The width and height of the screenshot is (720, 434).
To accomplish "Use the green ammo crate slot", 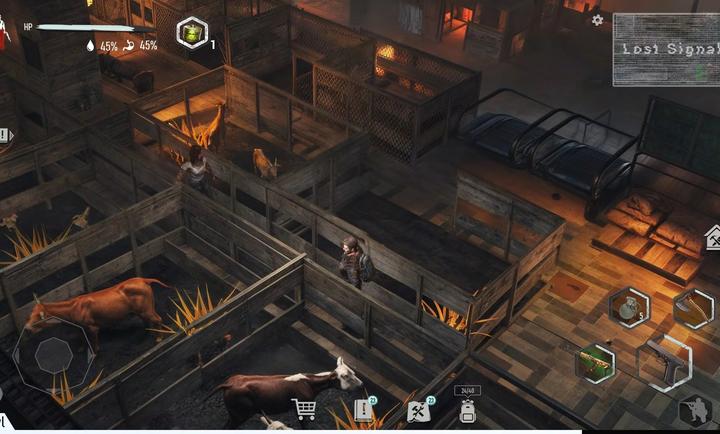I will (596, 362).
